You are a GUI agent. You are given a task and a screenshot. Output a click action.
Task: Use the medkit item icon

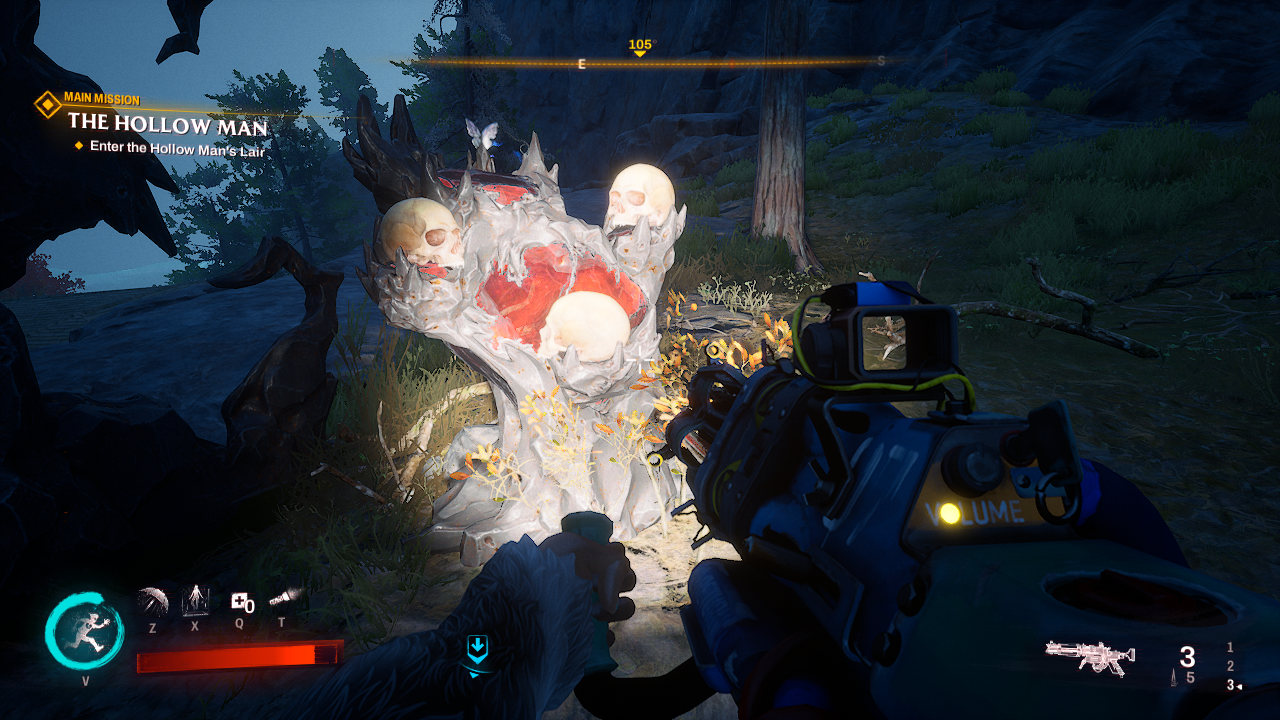(x=240, y=601)
